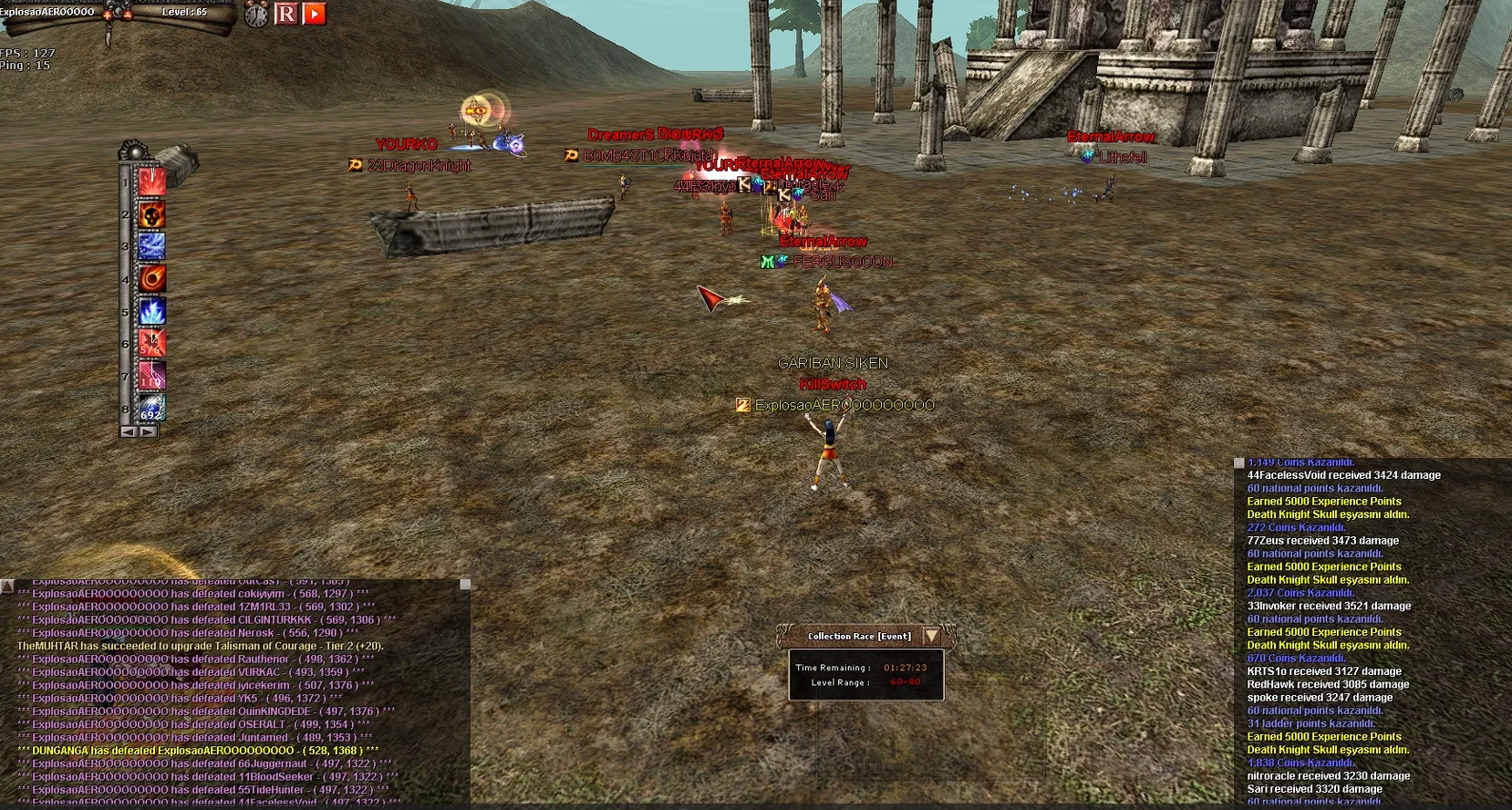Click the red R button
The image size is (1512, 810).
pos(286,14)
